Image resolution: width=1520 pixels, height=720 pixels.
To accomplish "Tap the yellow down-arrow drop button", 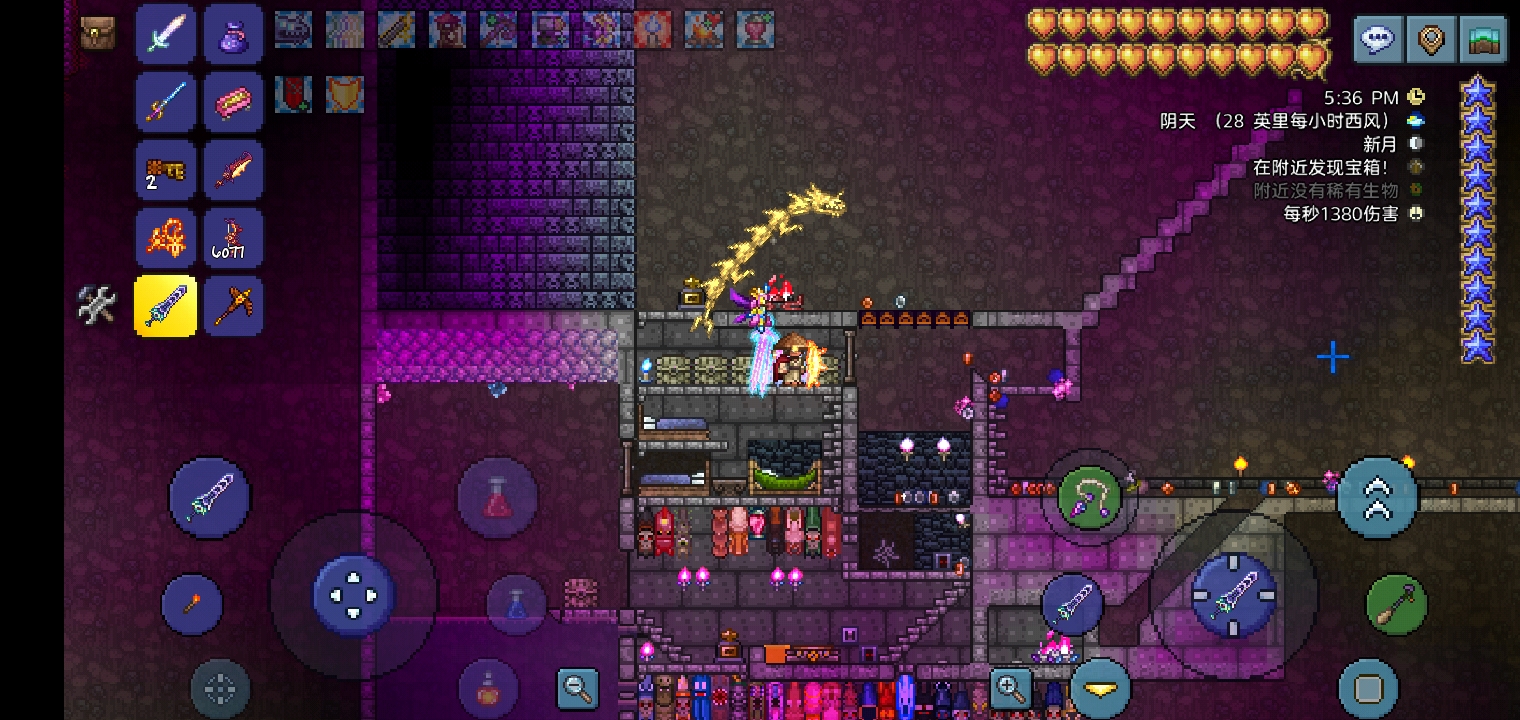I will coord(1100,689).
